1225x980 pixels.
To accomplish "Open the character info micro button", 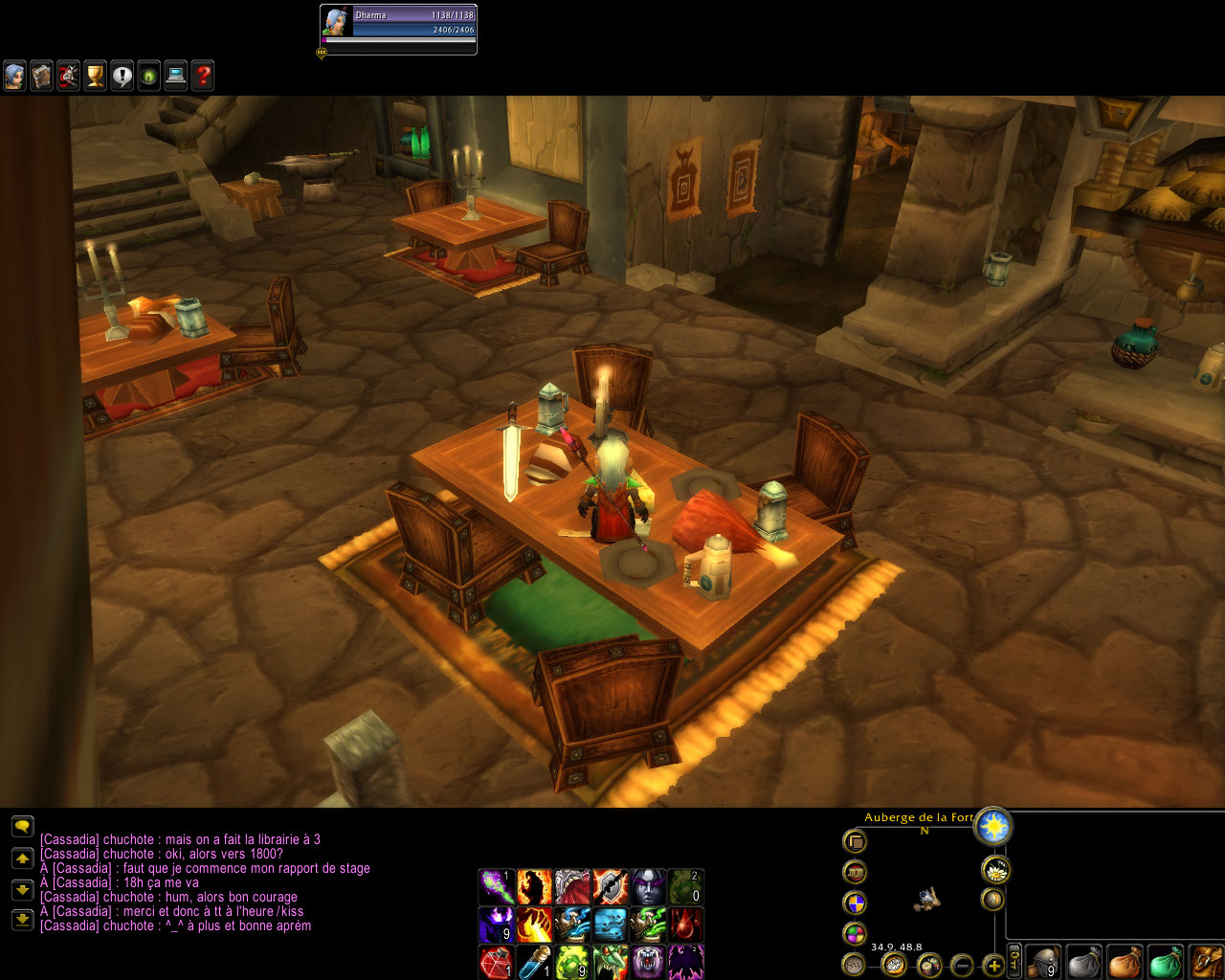I will pos(14,76).
